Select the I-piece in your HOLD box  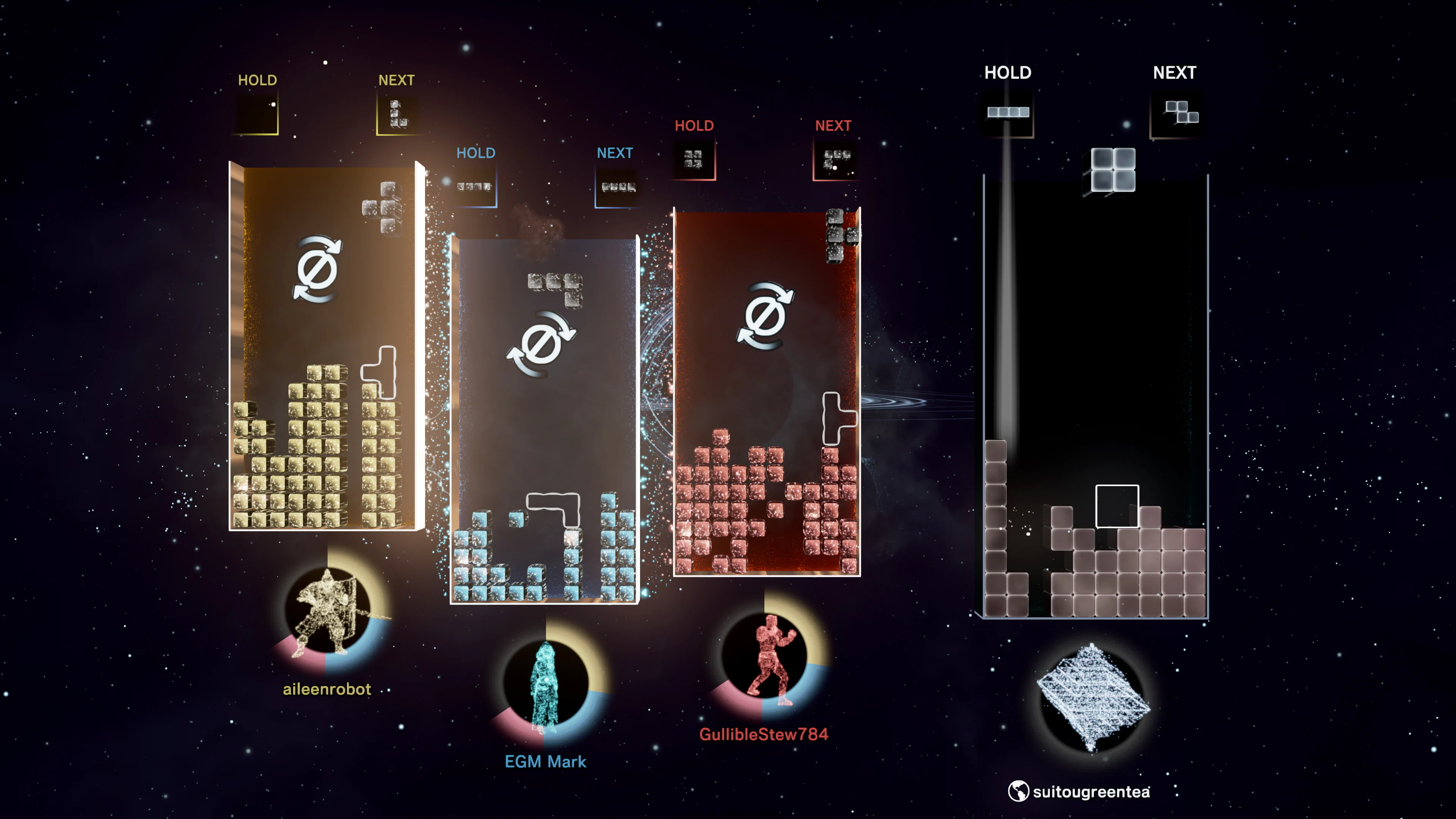tap(1008, 112)
